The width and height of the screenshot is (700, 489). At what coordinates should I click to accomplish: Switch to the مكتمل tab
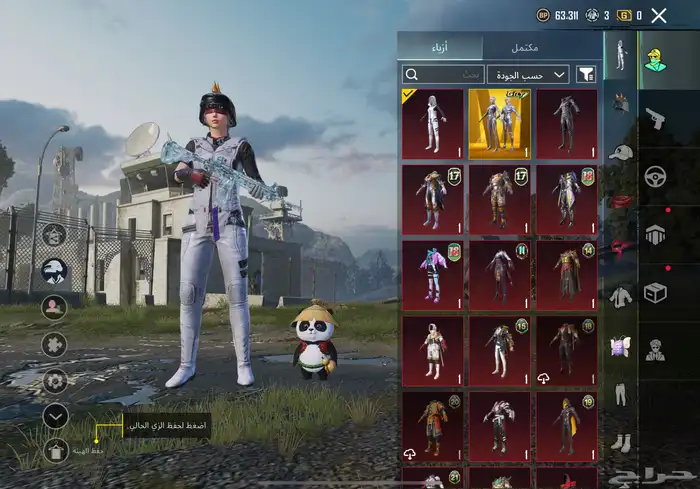(x=525, y=47)
